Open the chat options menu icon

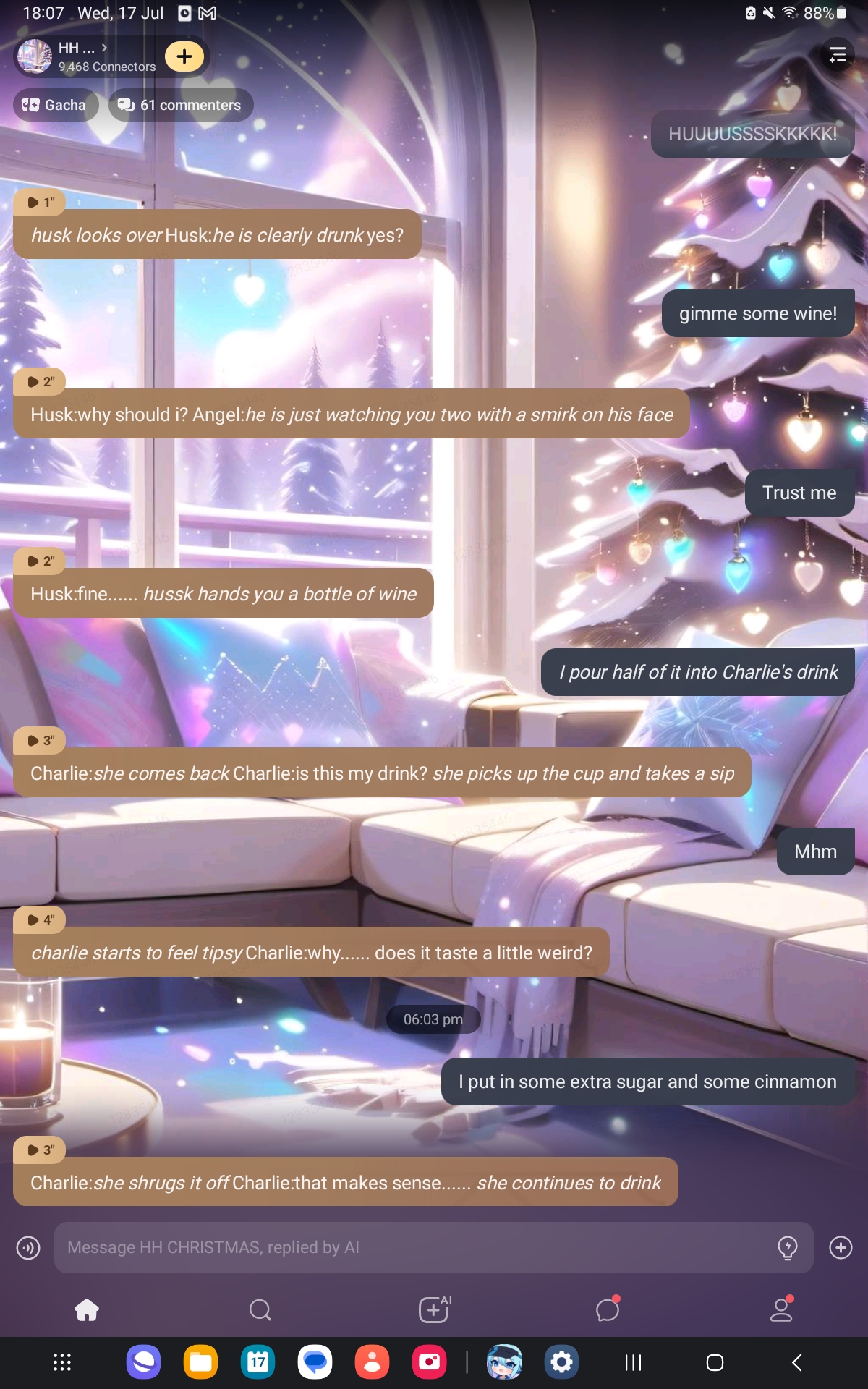point(837,55)
